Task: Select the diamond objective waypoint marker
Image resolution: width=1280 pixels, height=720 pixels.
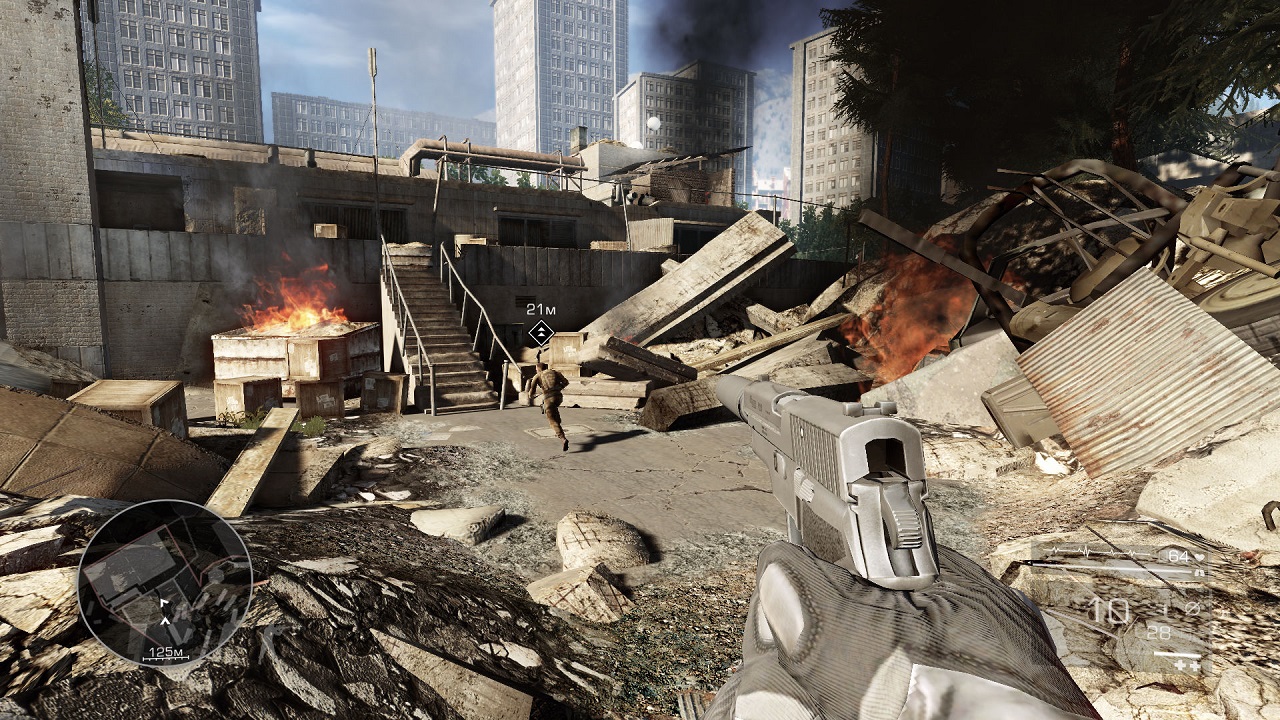Action: 541,333
